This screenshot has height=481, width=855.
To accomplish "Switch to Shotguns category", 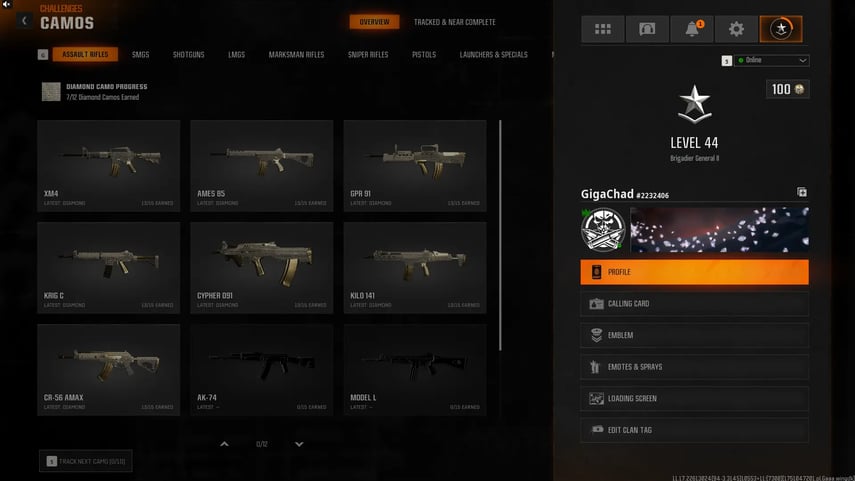I will tap(188, 54).
